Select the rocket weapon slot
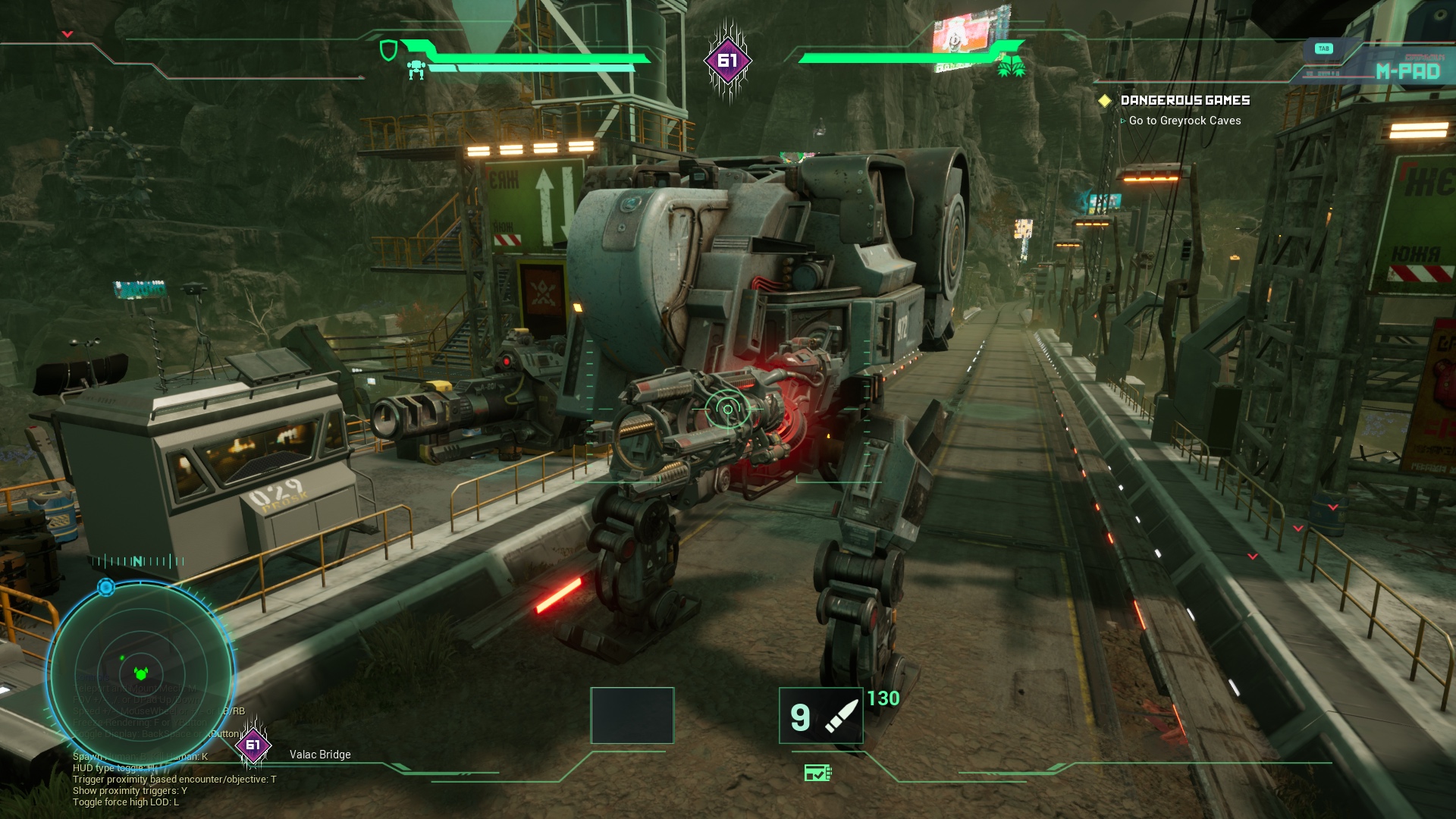The width and height of the screenshot is (1456, 819). click(821, 716)
